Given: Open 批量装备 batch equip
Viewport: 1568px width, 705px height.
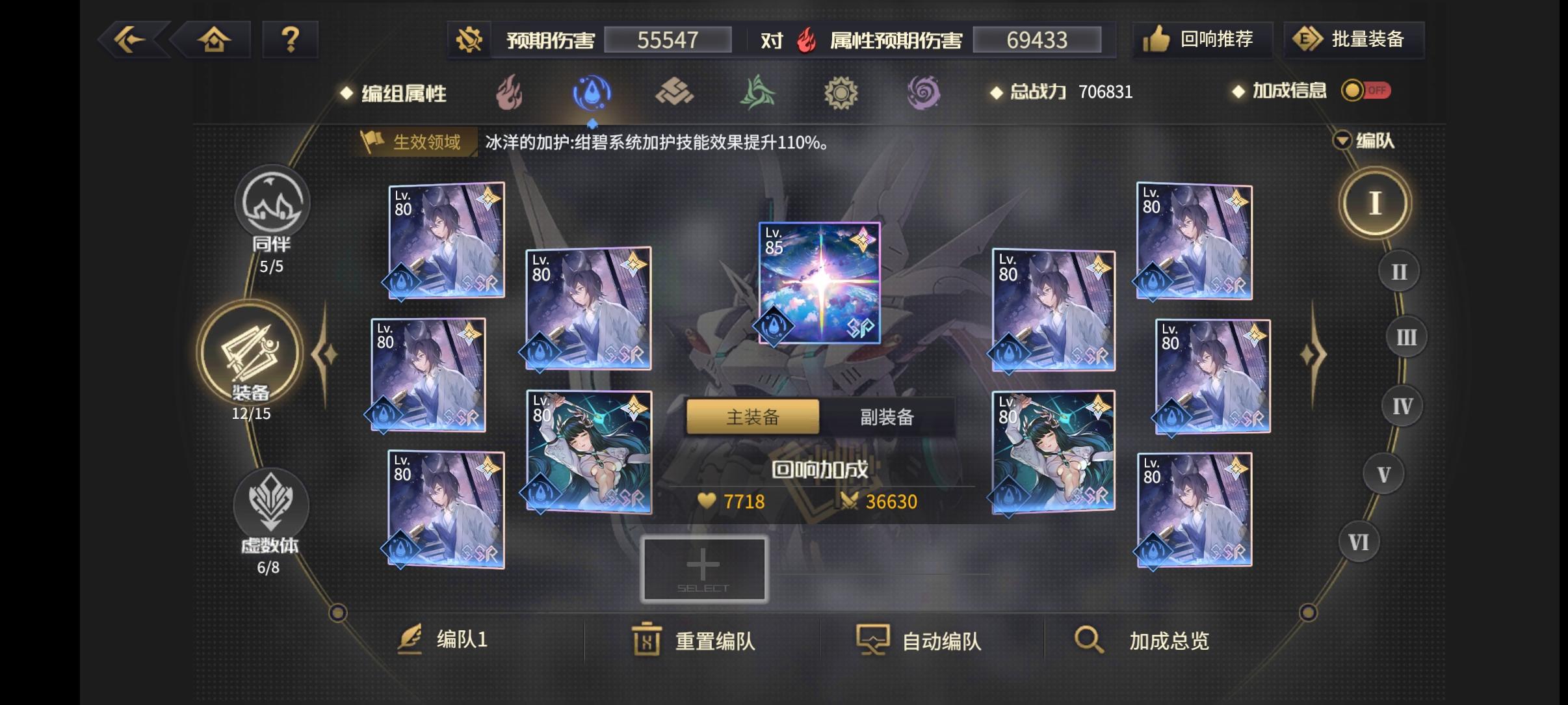Looking at the screenshot, I should coord(1354,39).
